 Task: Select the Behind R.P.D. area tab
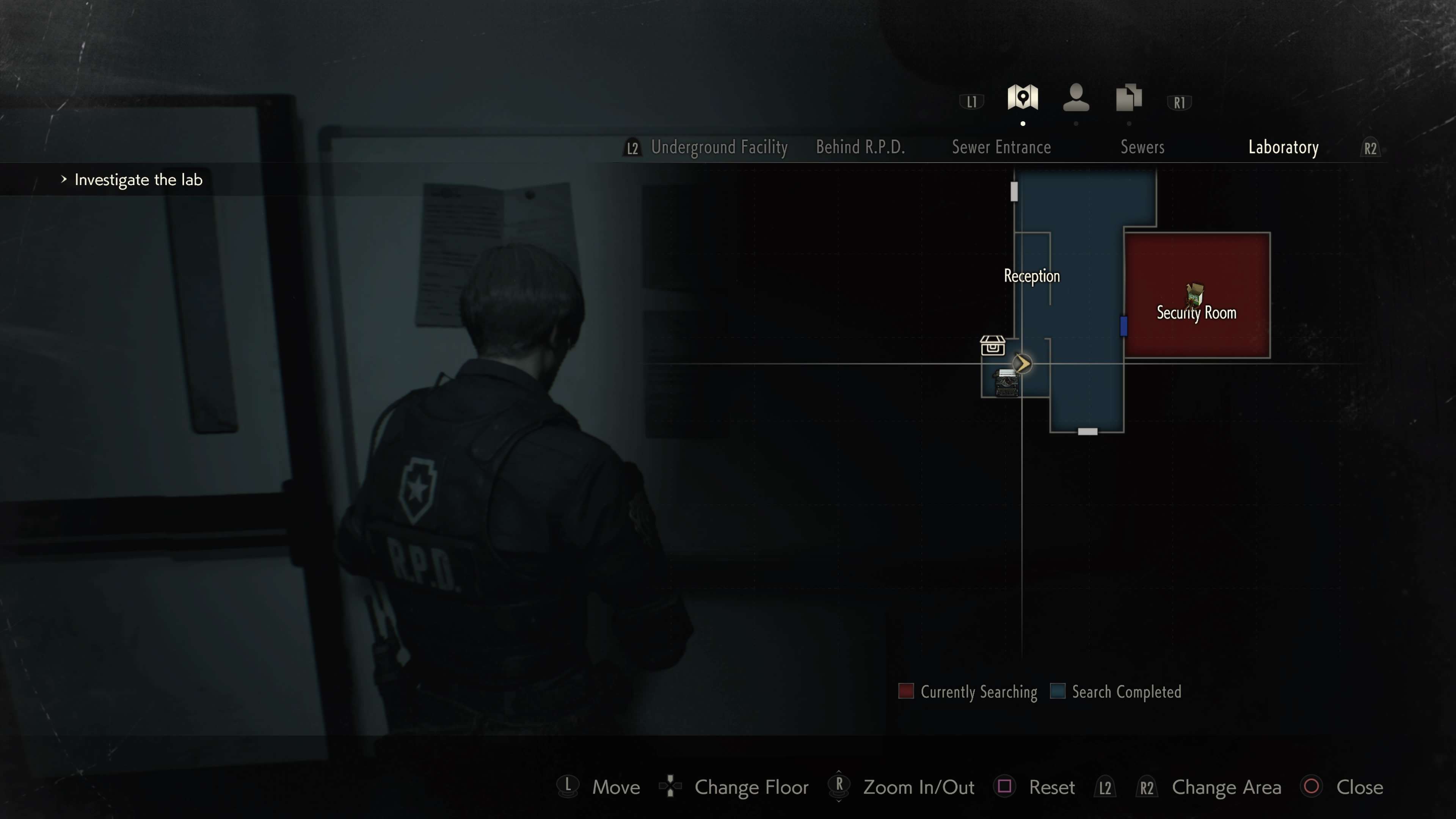[860, 147]
